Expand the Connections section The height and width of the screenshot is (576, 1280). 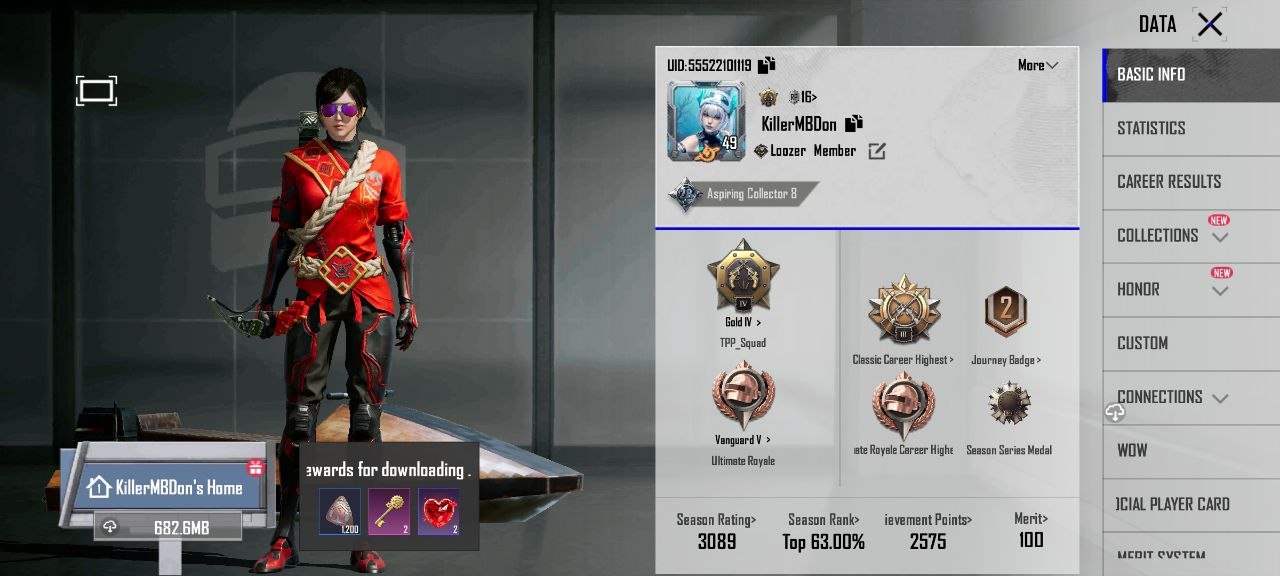1172,397
